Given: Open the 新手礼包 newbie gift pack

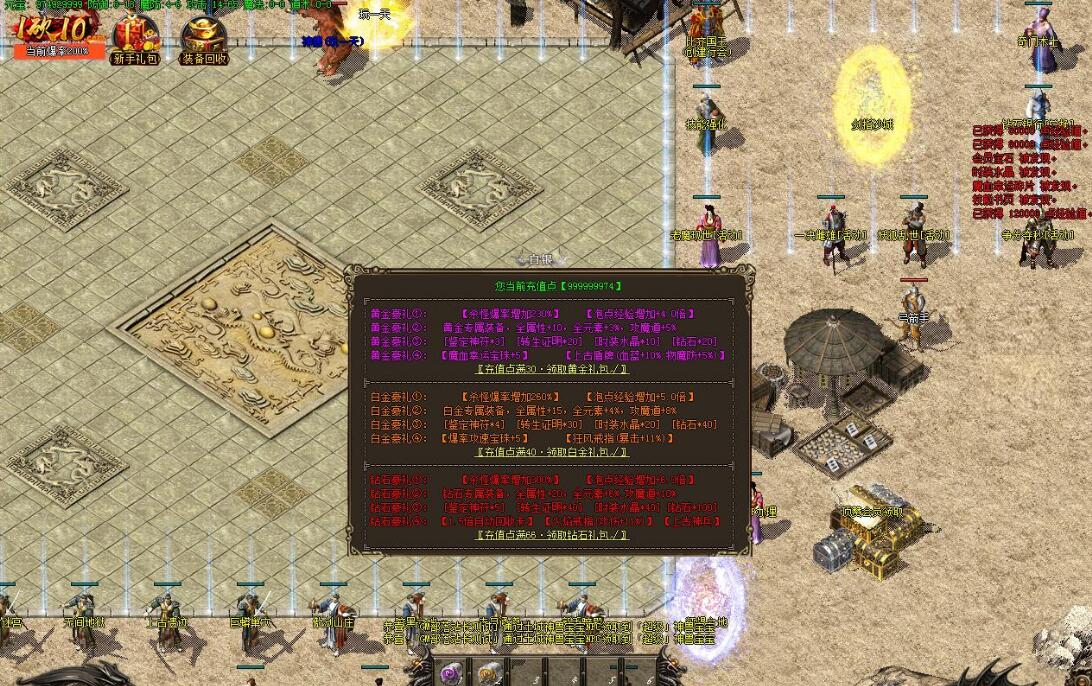Looking at the screenshot, I should 134,39.
